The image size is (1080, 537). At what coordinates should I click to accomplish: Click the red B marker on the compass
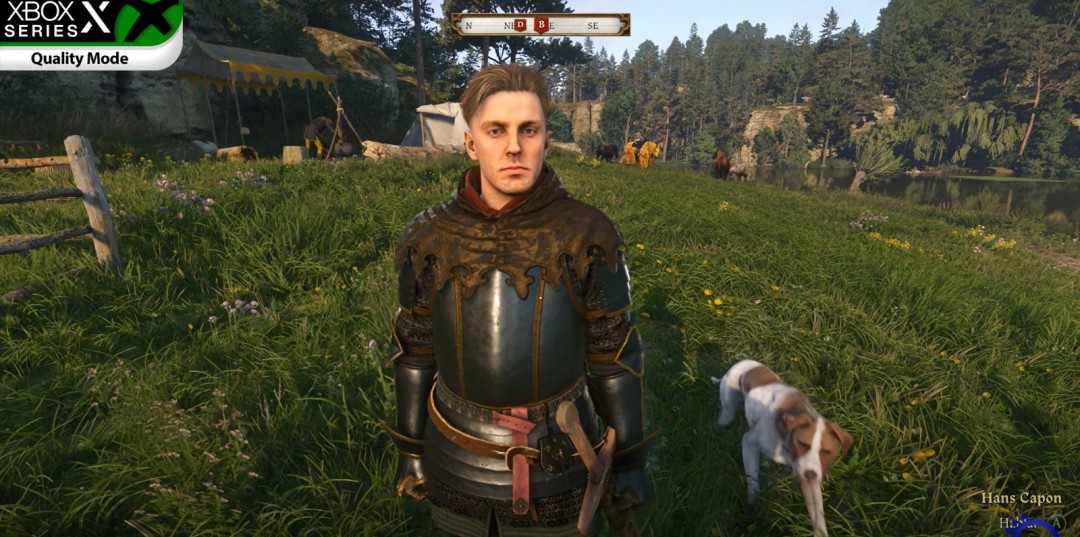point(542,25)
